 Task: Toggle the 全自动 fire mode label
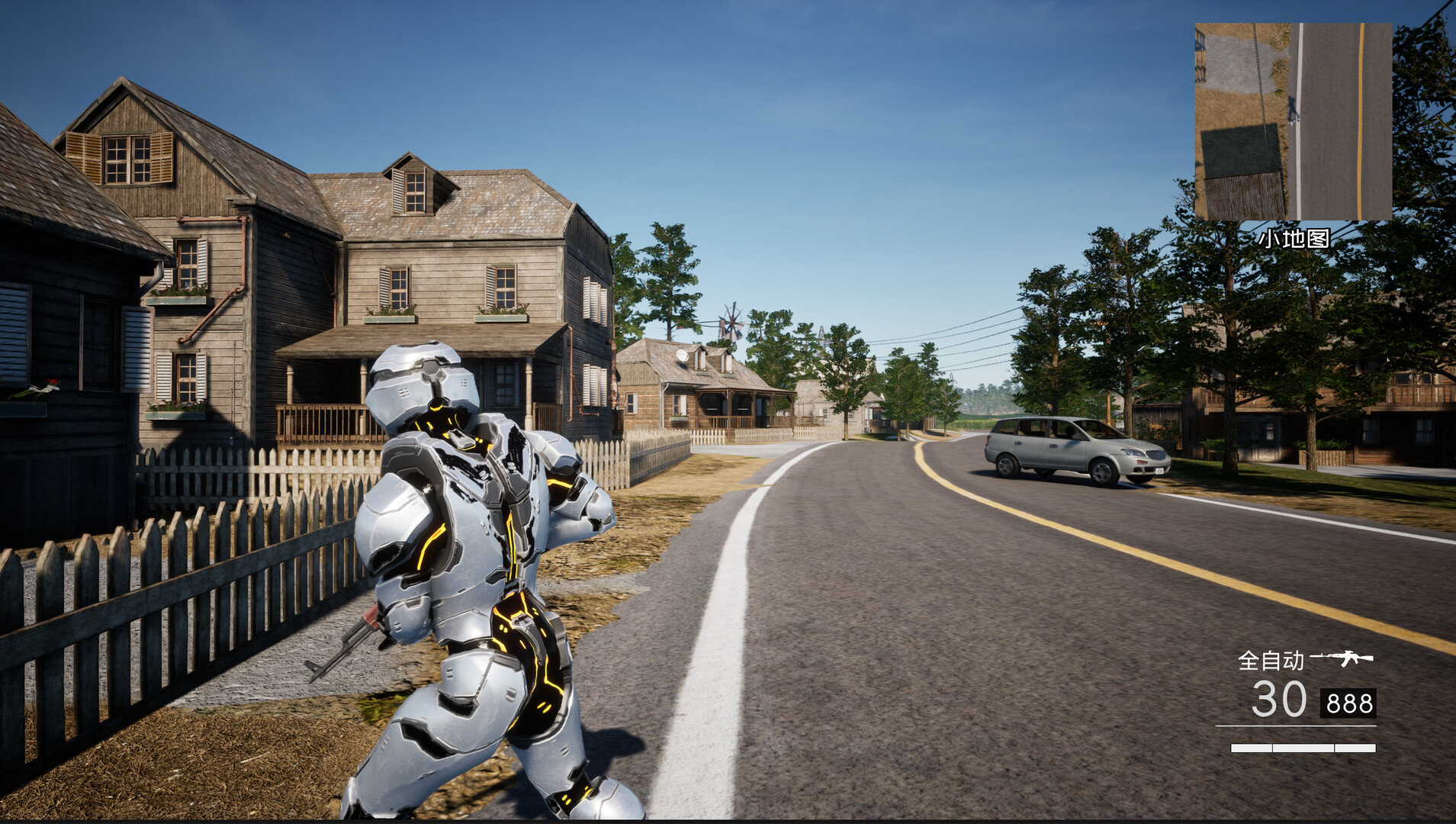pos(1271,660)
